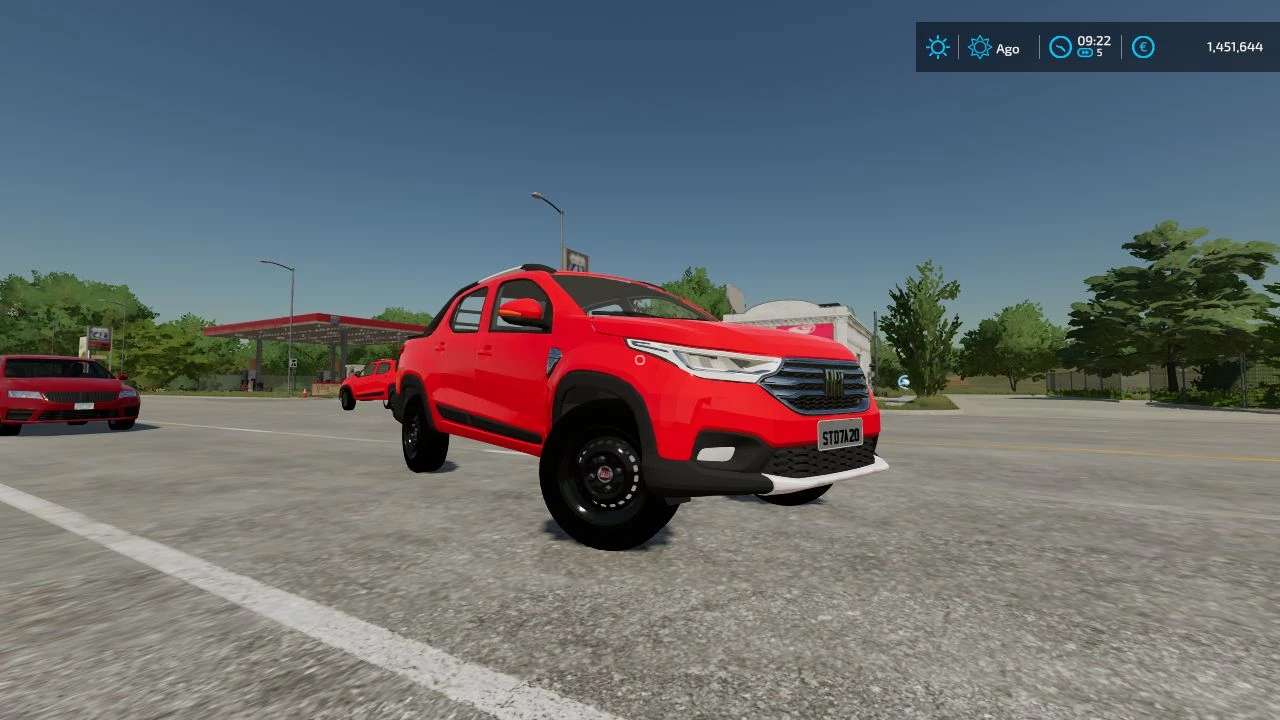Click the truck parked near the gas station

370,380
